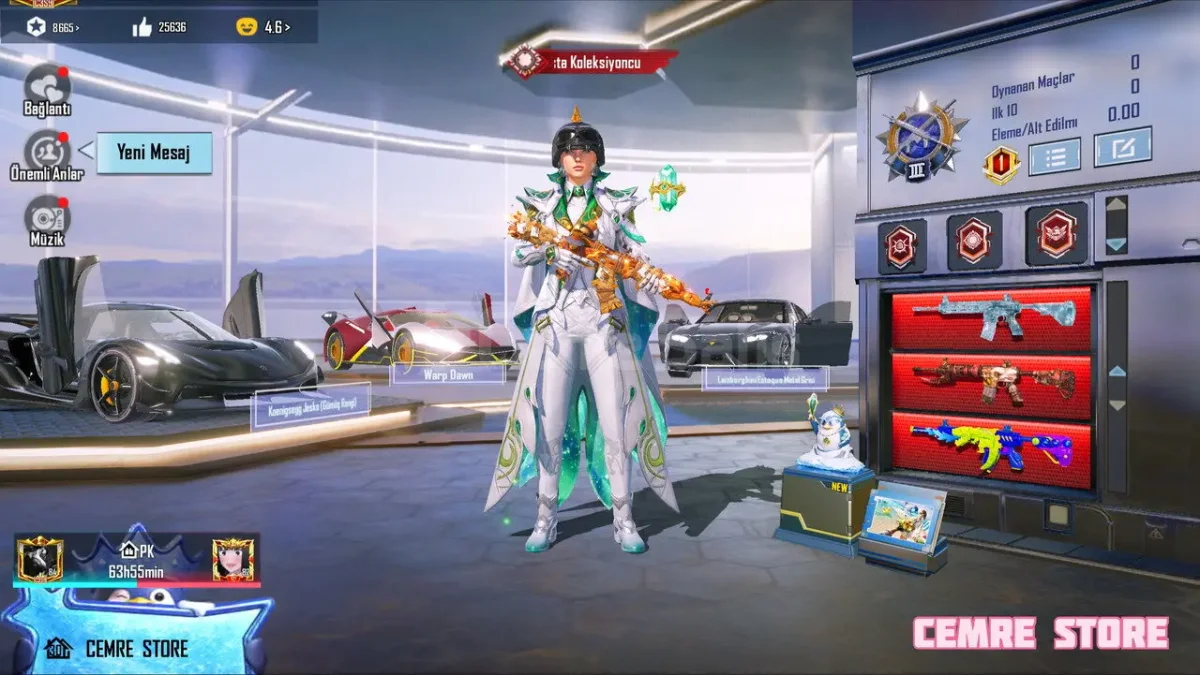Open the CEMRE STORE home nameplate
1200x675 pixels.
pyautogui.click(x=136, y=648)
